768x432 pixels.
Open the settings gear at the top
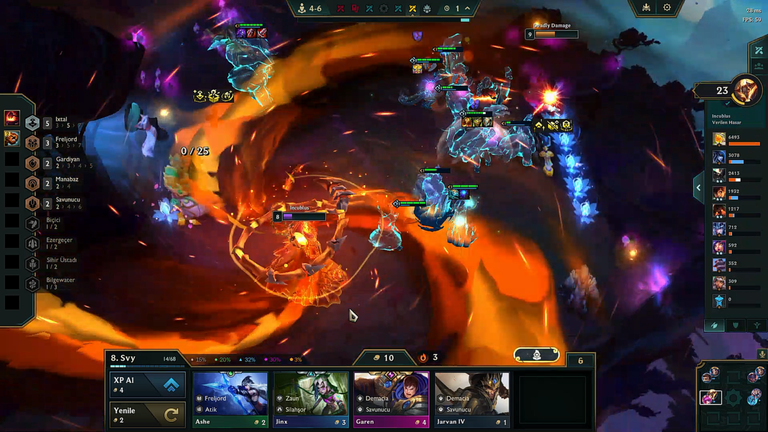(667, 8)
